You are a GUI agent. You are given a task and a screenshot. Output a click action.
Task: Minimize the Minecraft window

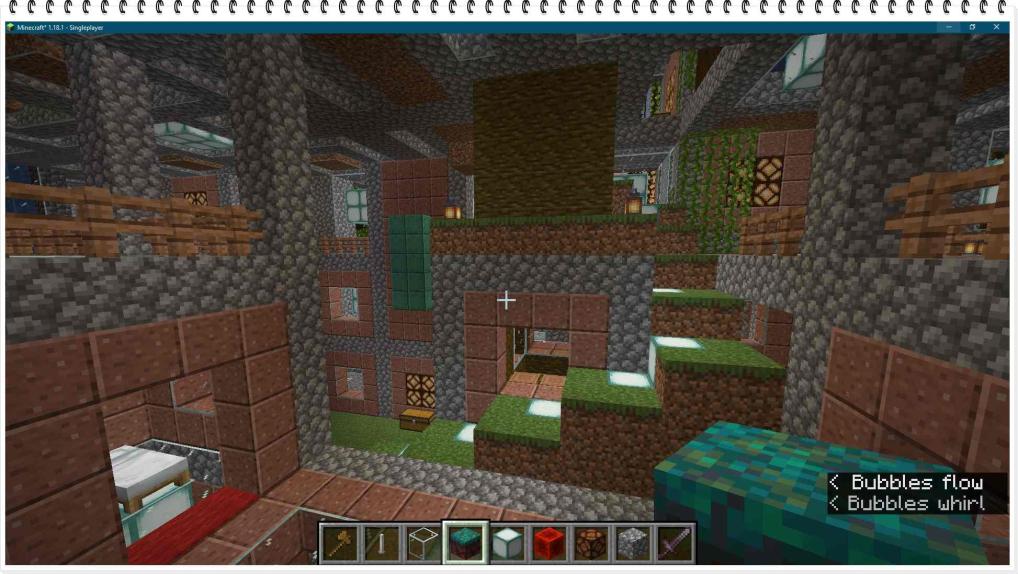point(949,27)
